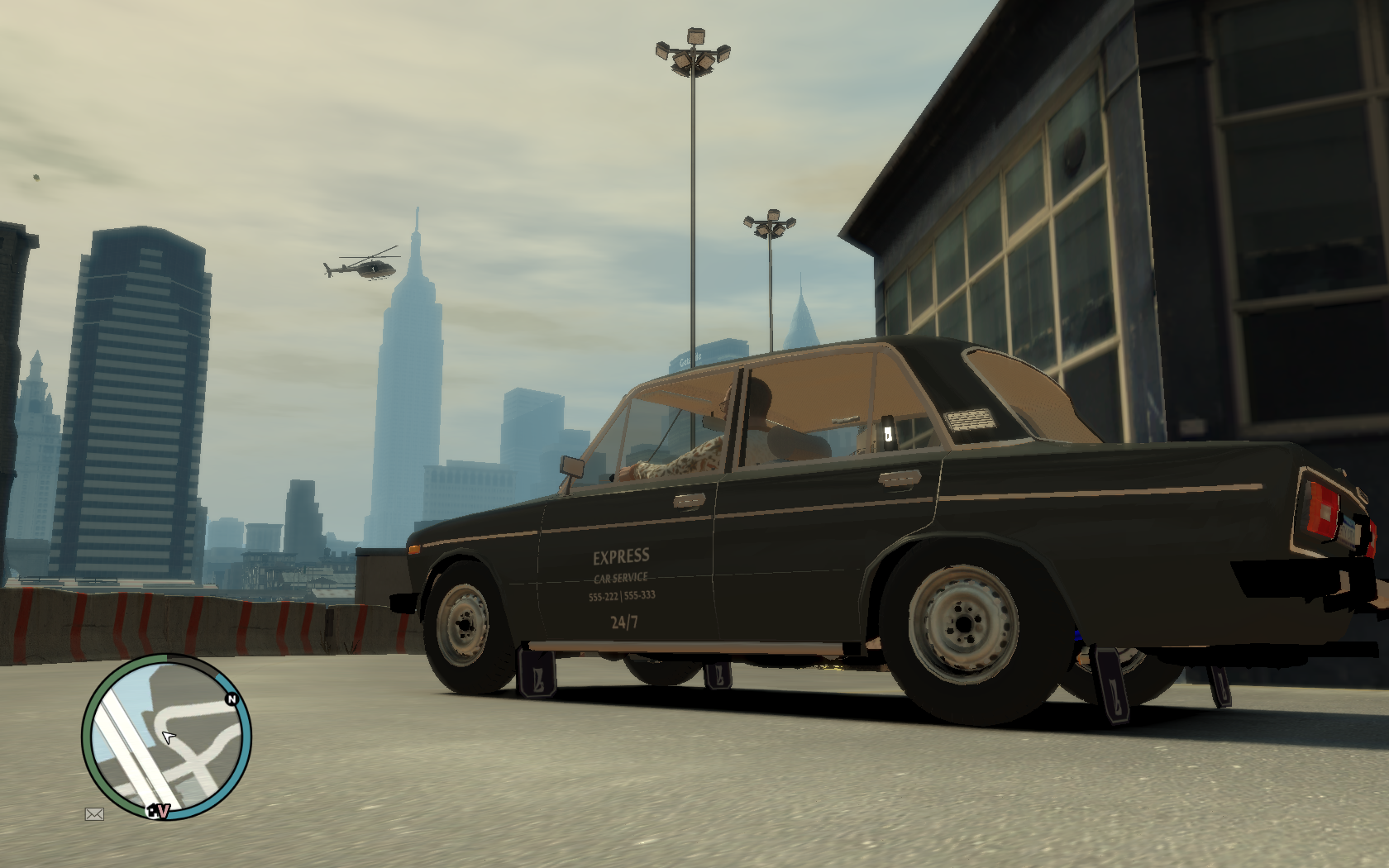
Task: Select the white player arrow on the minimap
Action: click(x=169, y=737)
